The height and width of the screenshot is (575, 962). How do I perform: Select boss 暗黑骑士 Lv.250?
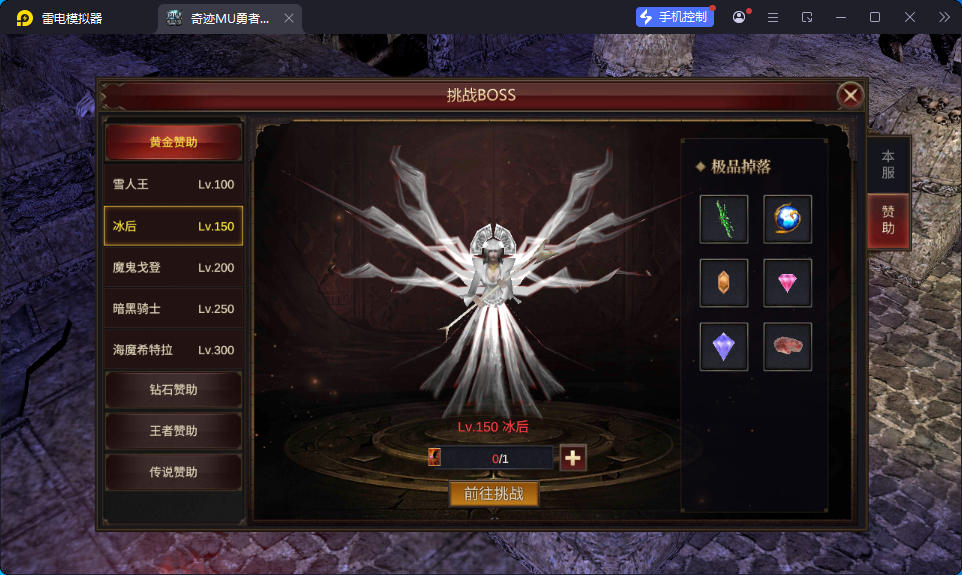(x=174, y=309)
